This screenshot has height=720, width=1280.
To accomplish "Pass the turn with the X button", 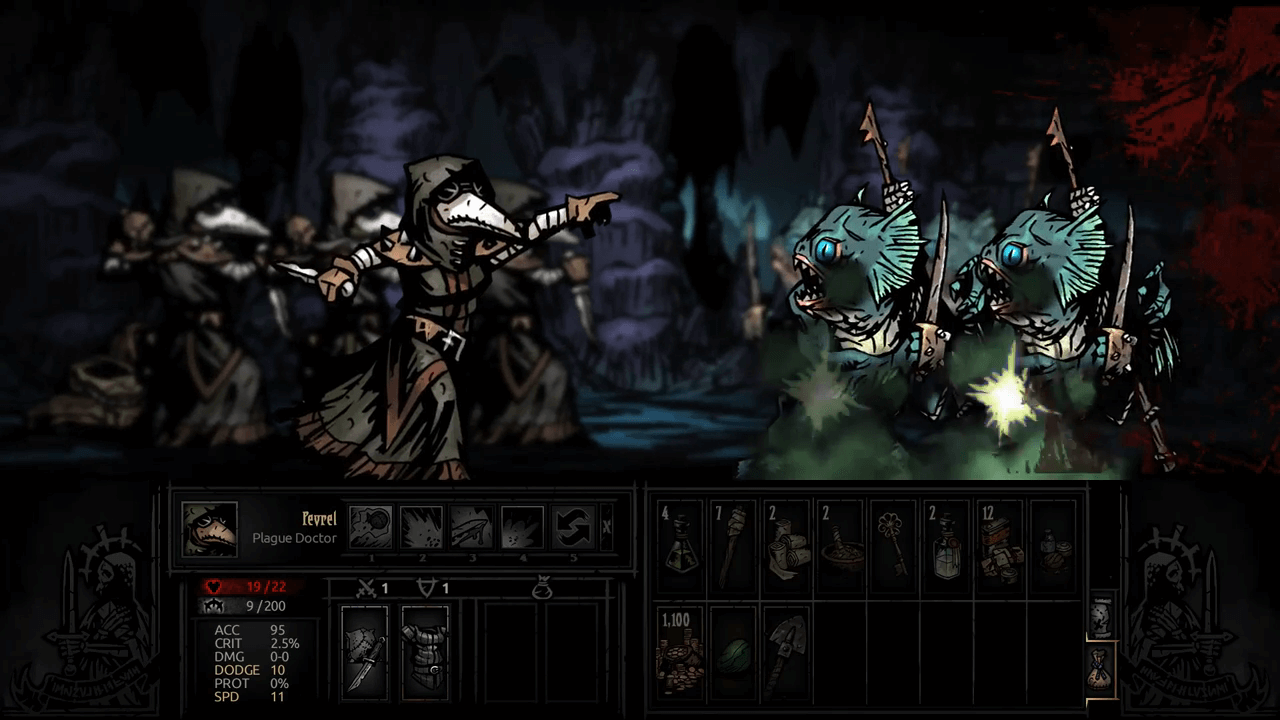I will point(606,528).
